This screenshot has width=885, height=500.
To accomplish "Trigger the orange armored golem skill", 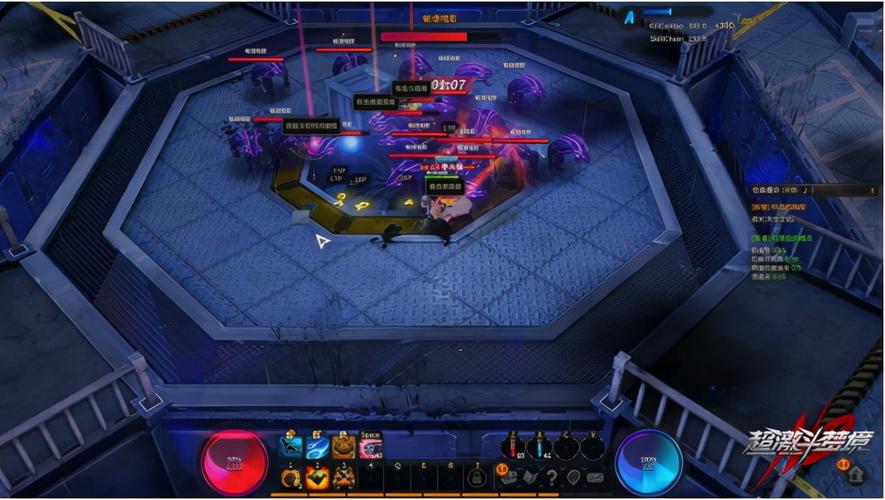I will (x=344, y=447).
